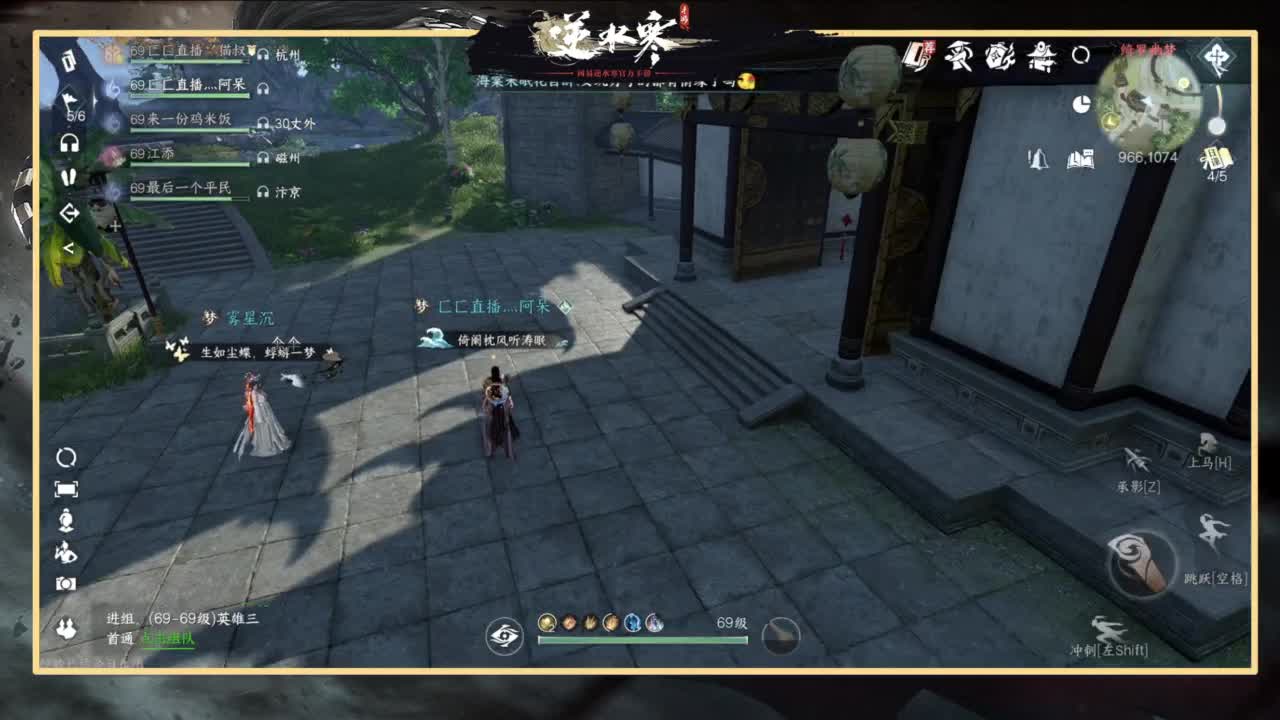Open the search loop icon in top toolbar
The image size is (1280, 720).
1079,58
